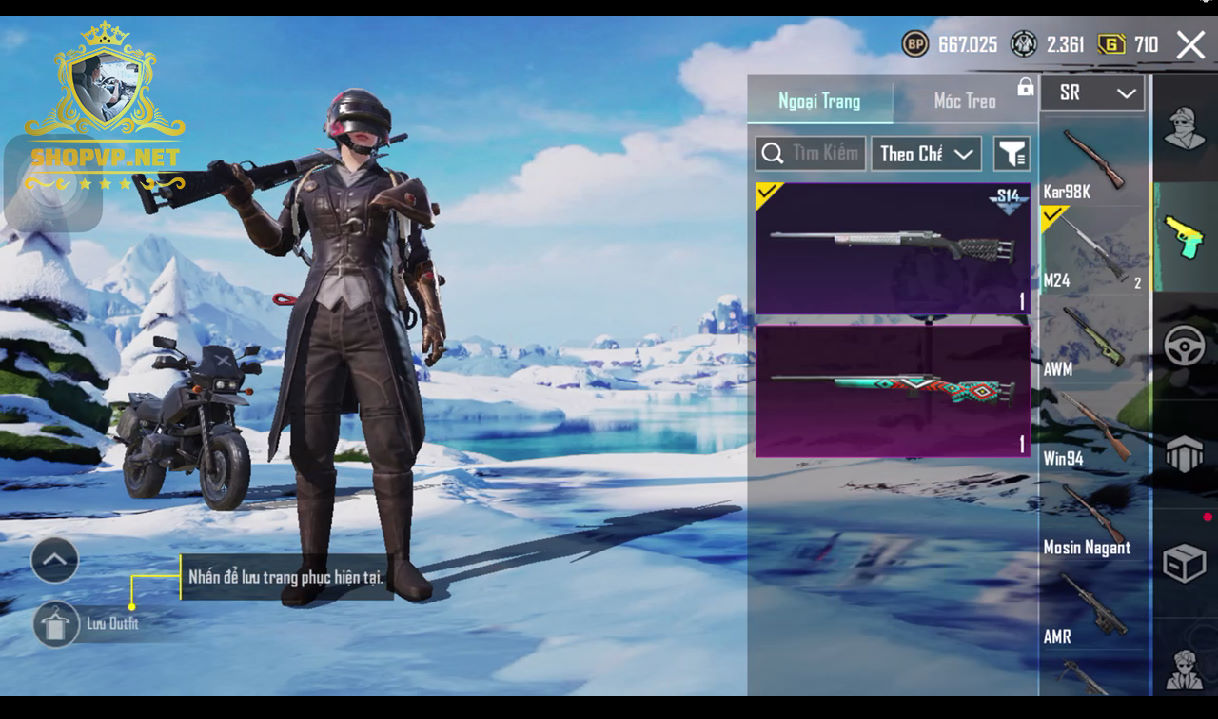Open the Móc Treo tab

964,101
